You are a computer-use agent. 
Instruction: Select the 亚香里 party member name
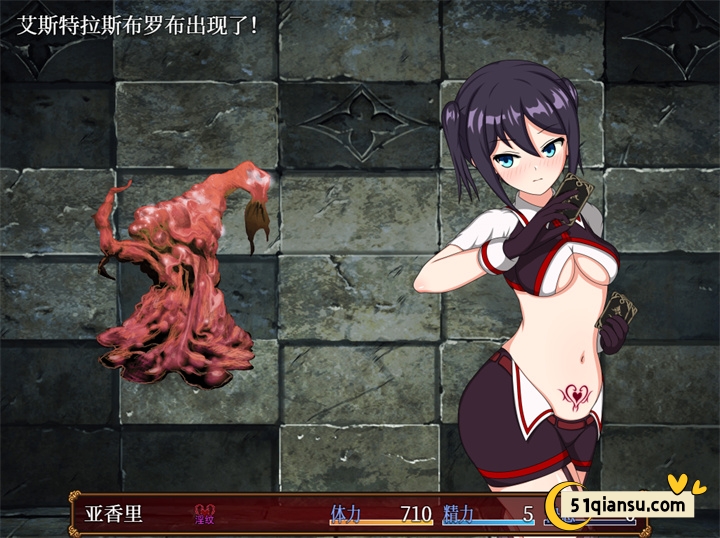tap(115, 514)
